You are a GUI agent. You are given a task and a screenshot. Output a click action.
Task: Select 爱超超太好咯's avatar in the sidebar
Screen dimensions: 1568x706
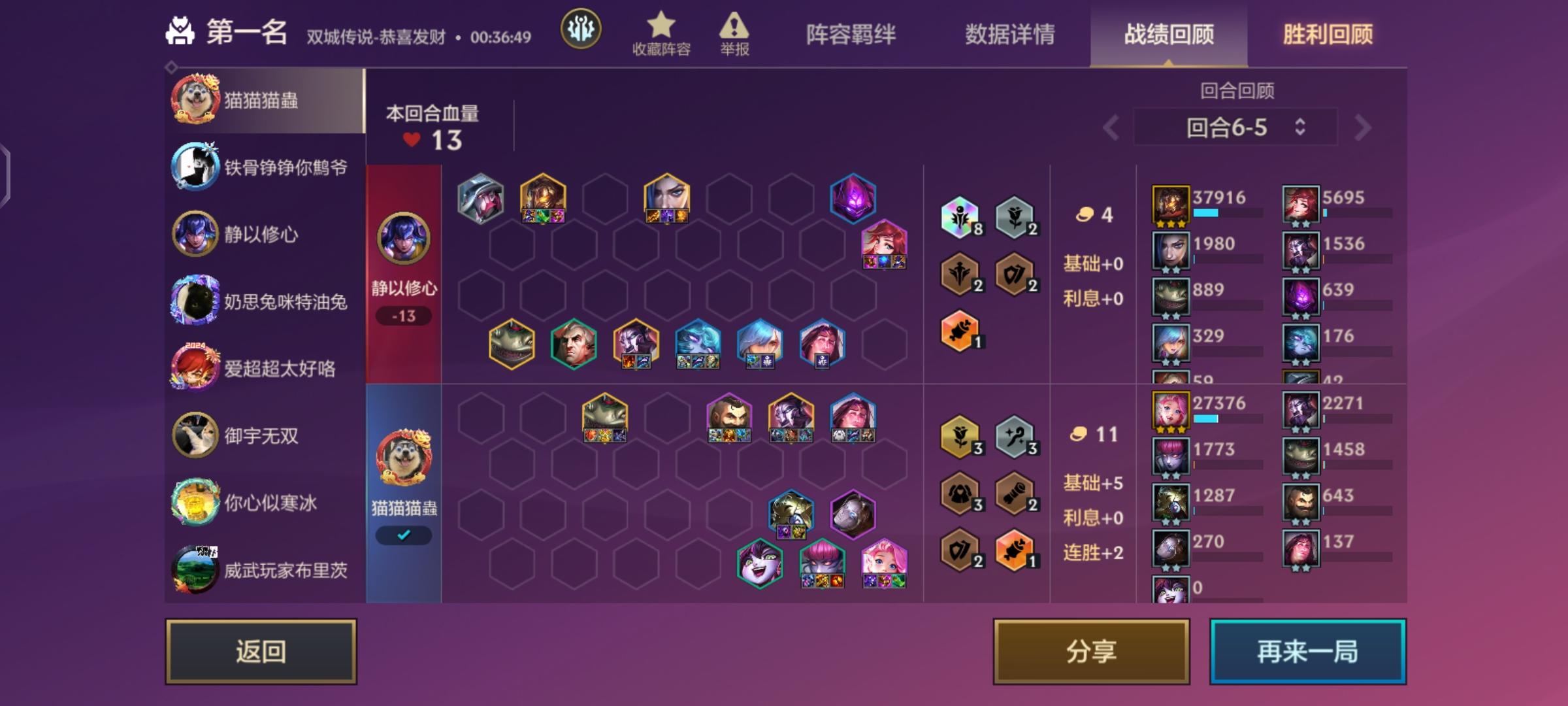(195, 370)
